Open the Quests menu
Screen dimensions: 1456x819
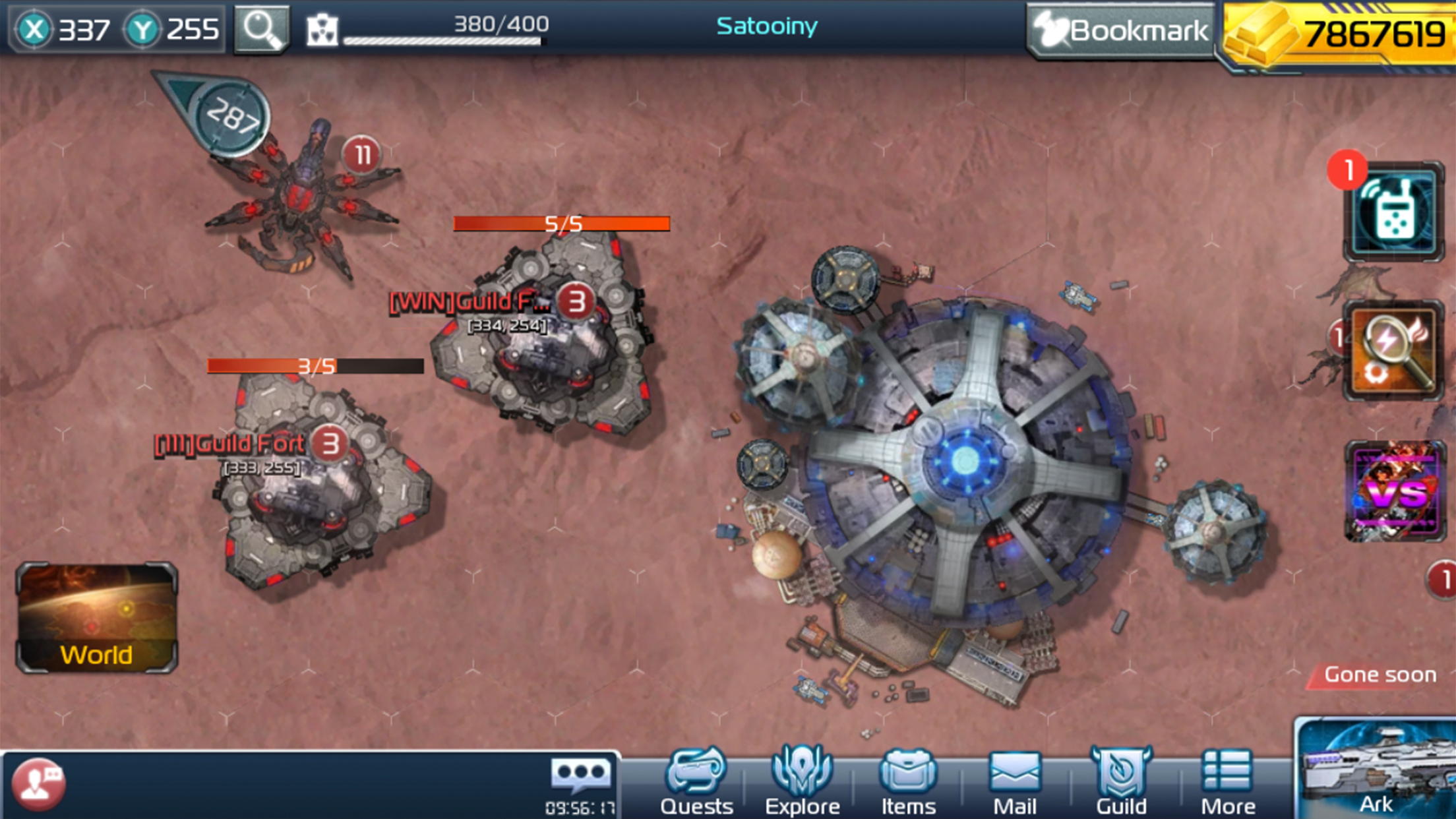(696, 783)
